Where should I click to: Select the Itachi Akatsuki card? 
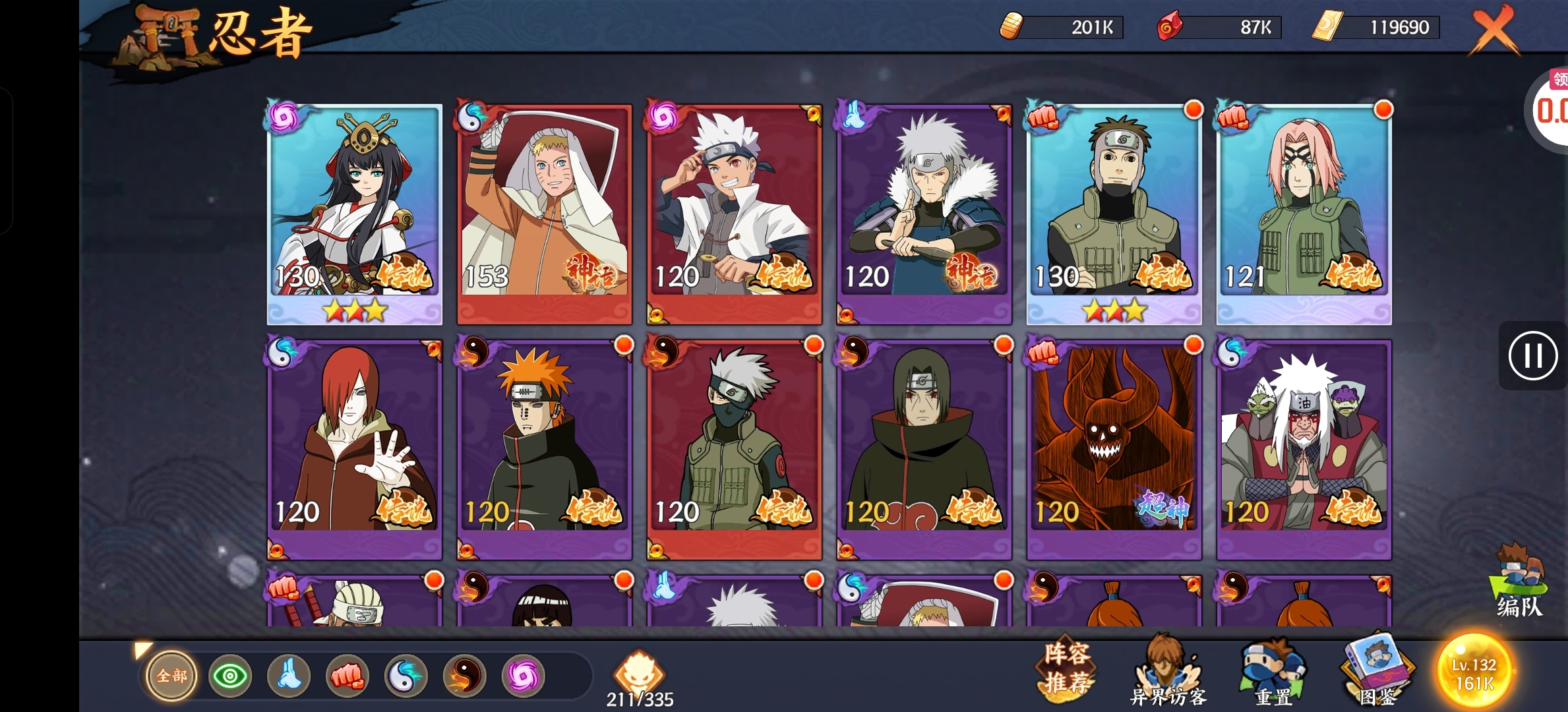924,448
